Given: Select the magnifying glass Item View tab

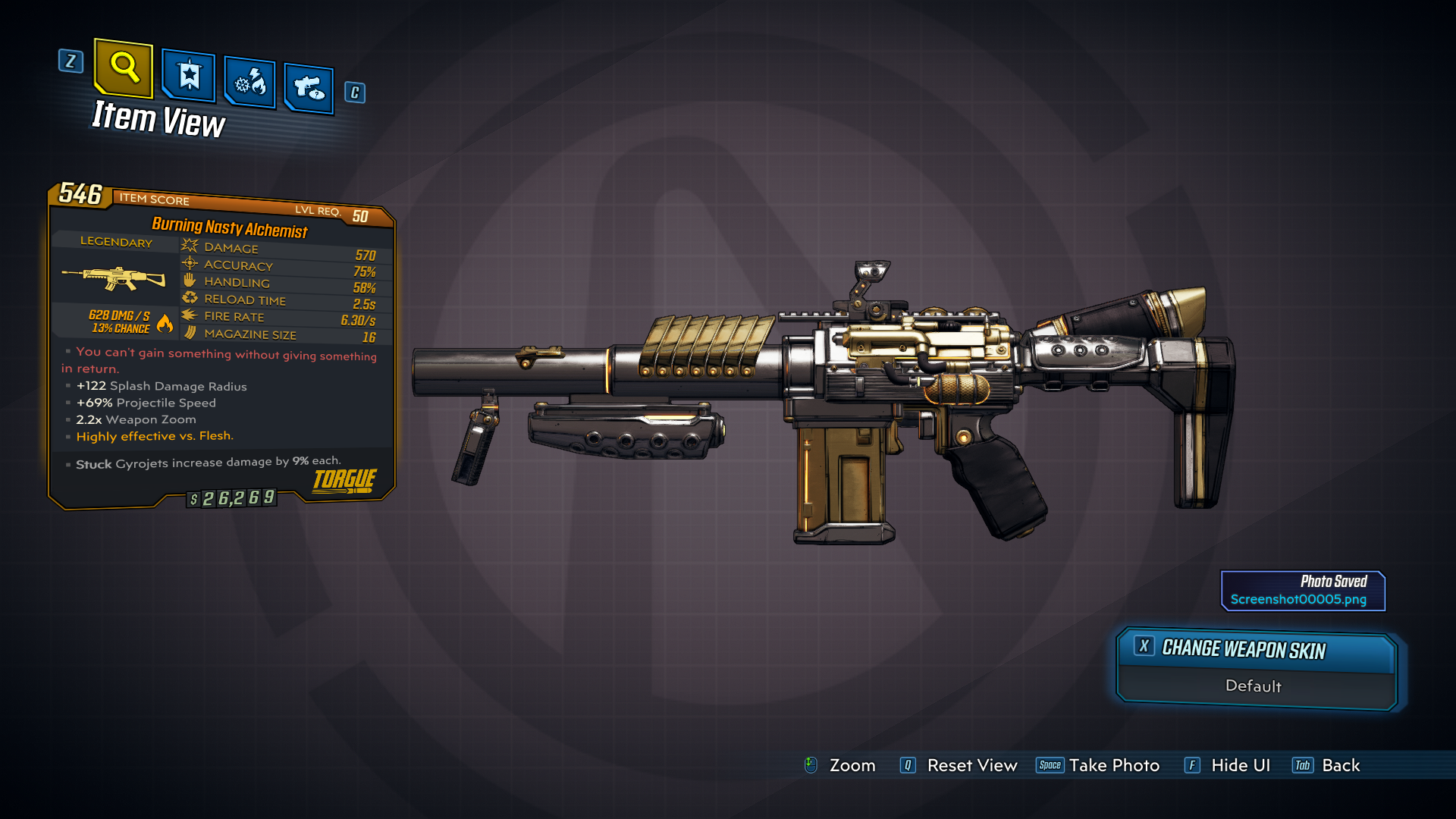Looking at the screenshot, I should click(x=124, y=68).
